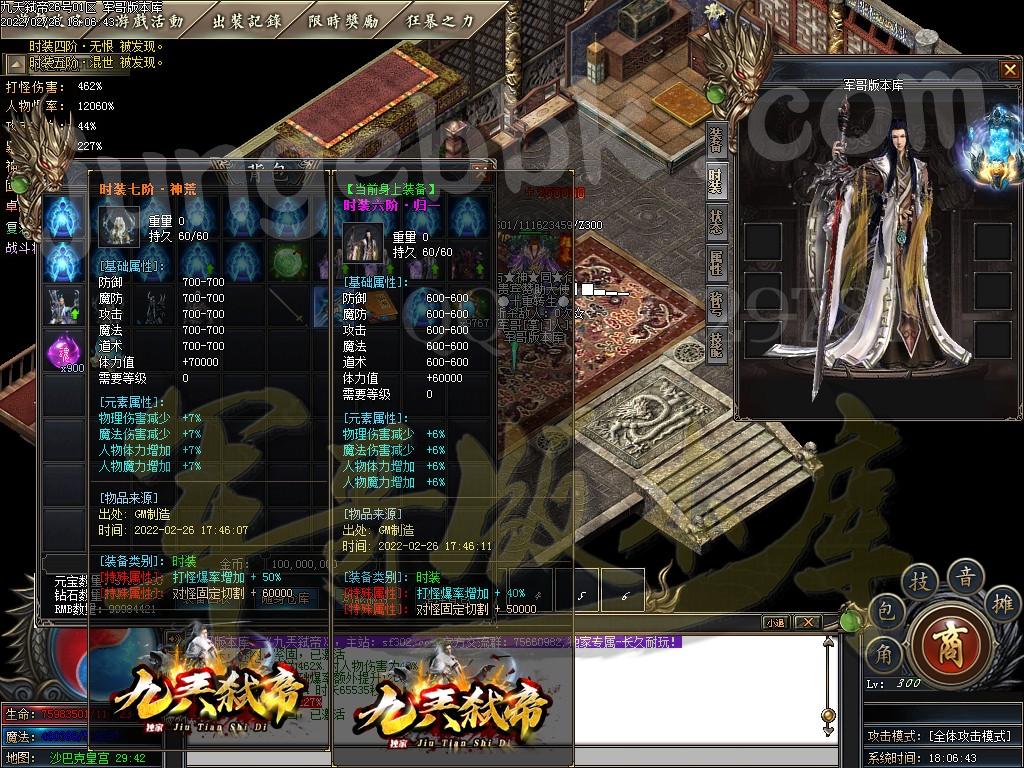This screenshot has width=1024, height=768.
Task: Open the 包 bag round button
Action: pyautogui.click(x=886, y=610)
